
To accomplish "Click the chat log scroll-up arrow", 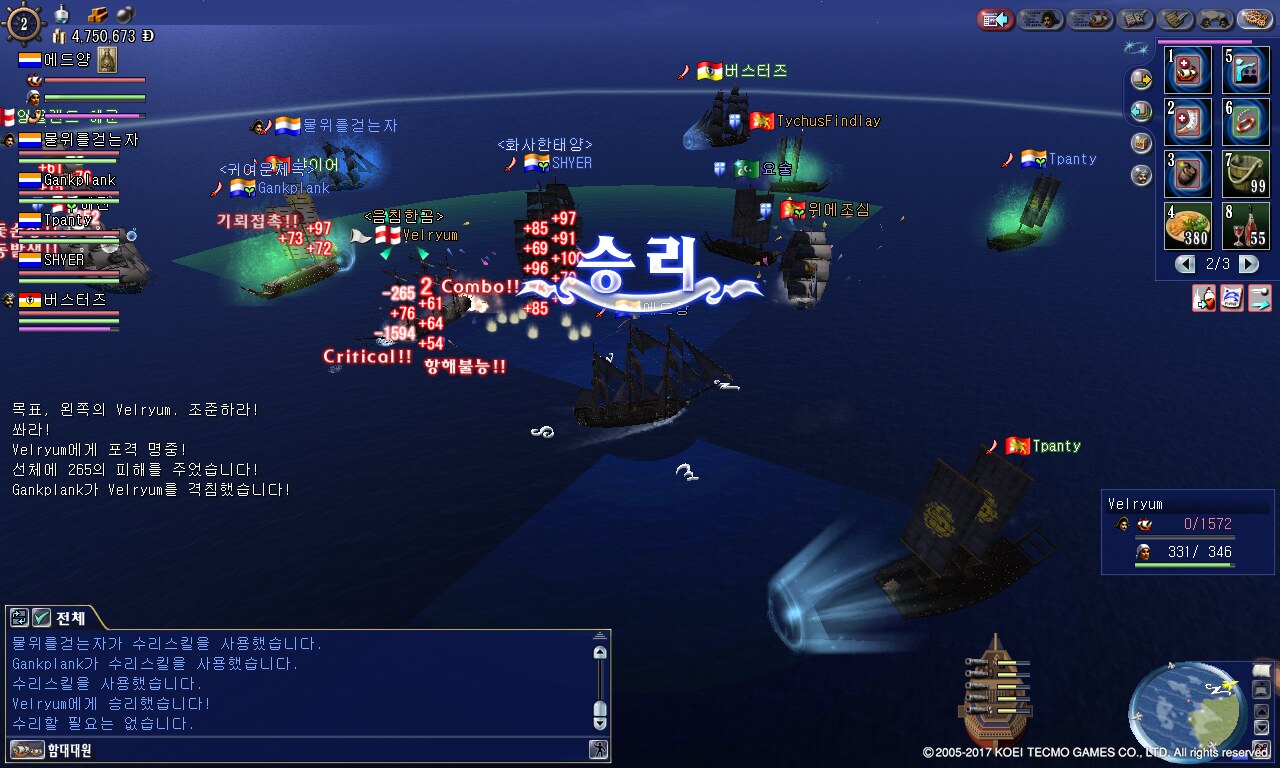I will [600, 652].
